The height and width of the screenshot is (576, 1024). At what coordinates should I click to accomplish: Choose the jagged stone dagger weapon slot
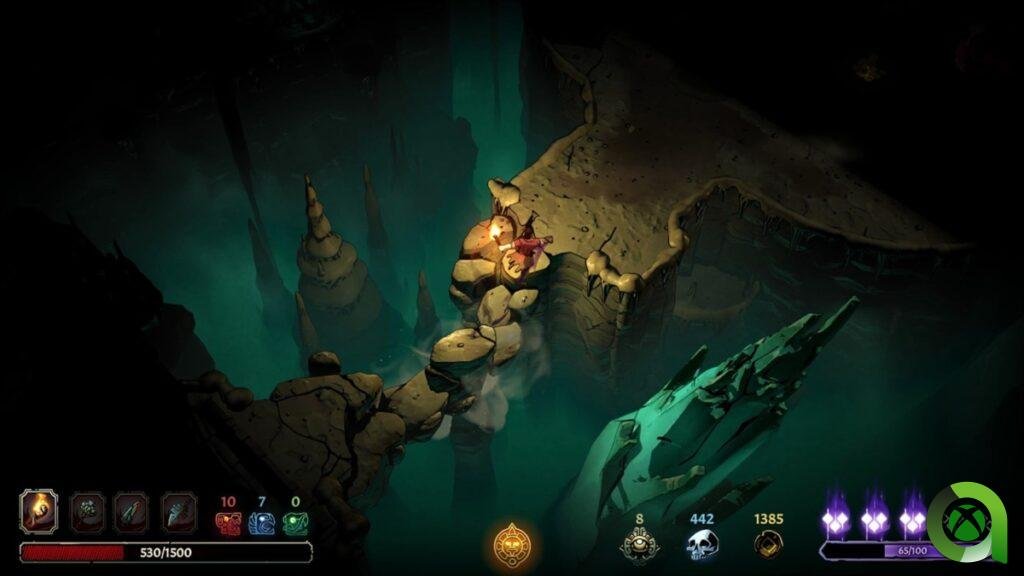tap(178, 512)
